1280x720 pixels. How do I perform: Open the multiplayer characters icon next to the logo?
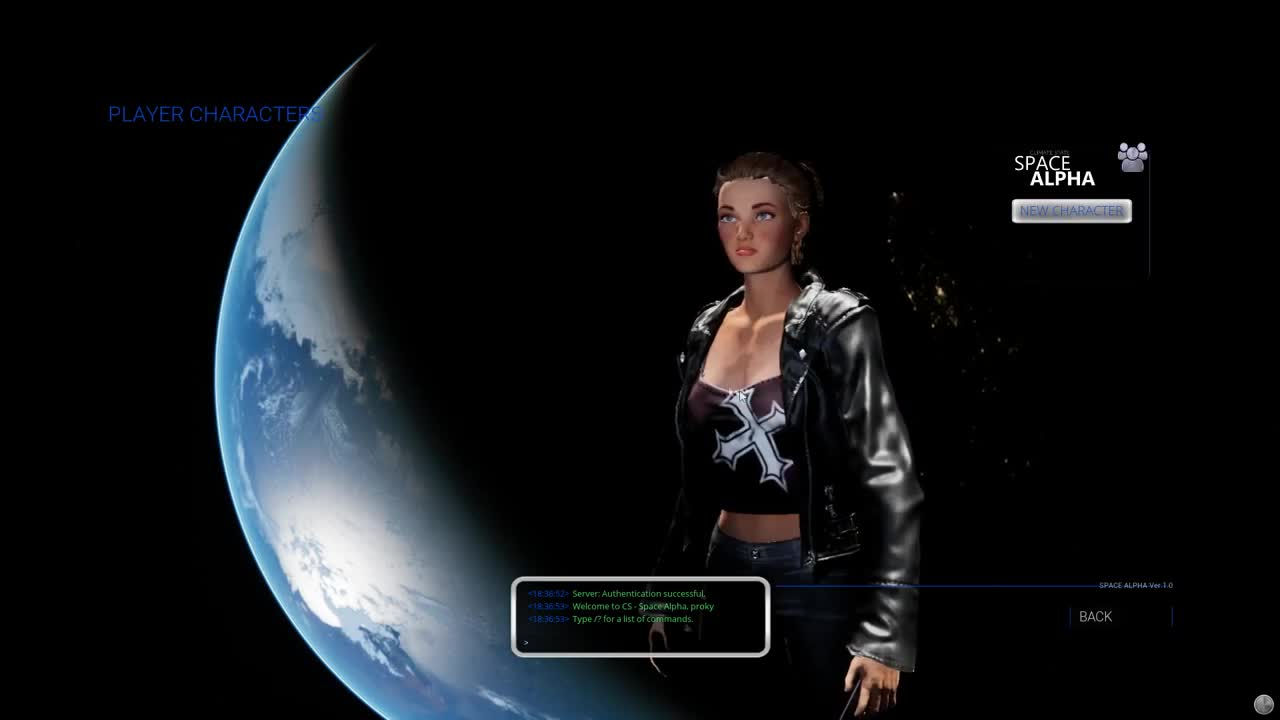[1133, 157]
